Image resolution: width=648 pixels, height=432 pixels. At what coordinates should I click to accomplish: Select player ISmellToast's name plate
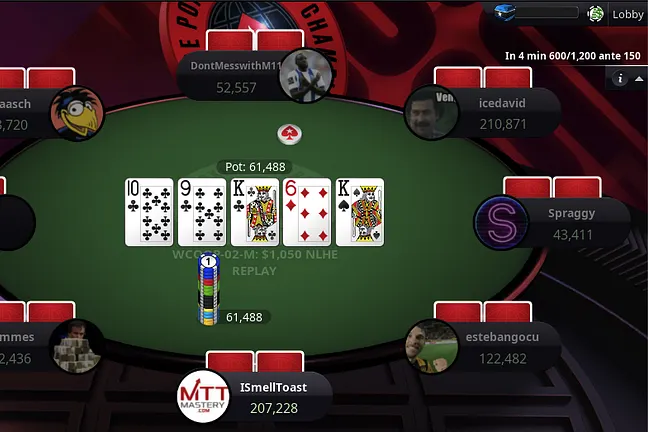tap(273, 397)
